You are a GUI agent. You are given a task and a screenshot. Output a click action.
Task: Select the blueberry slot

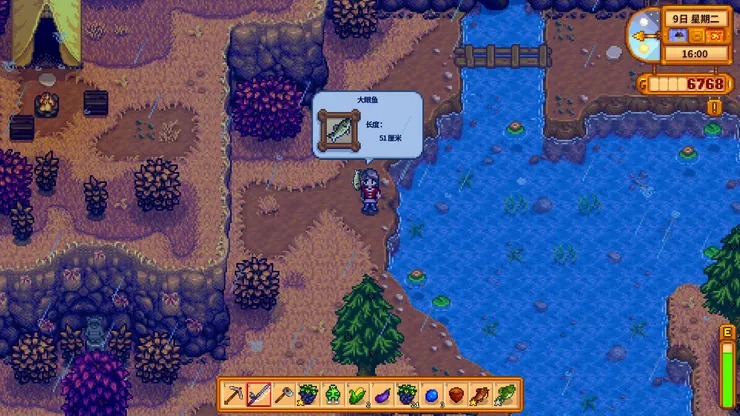[x=431, y=394]
